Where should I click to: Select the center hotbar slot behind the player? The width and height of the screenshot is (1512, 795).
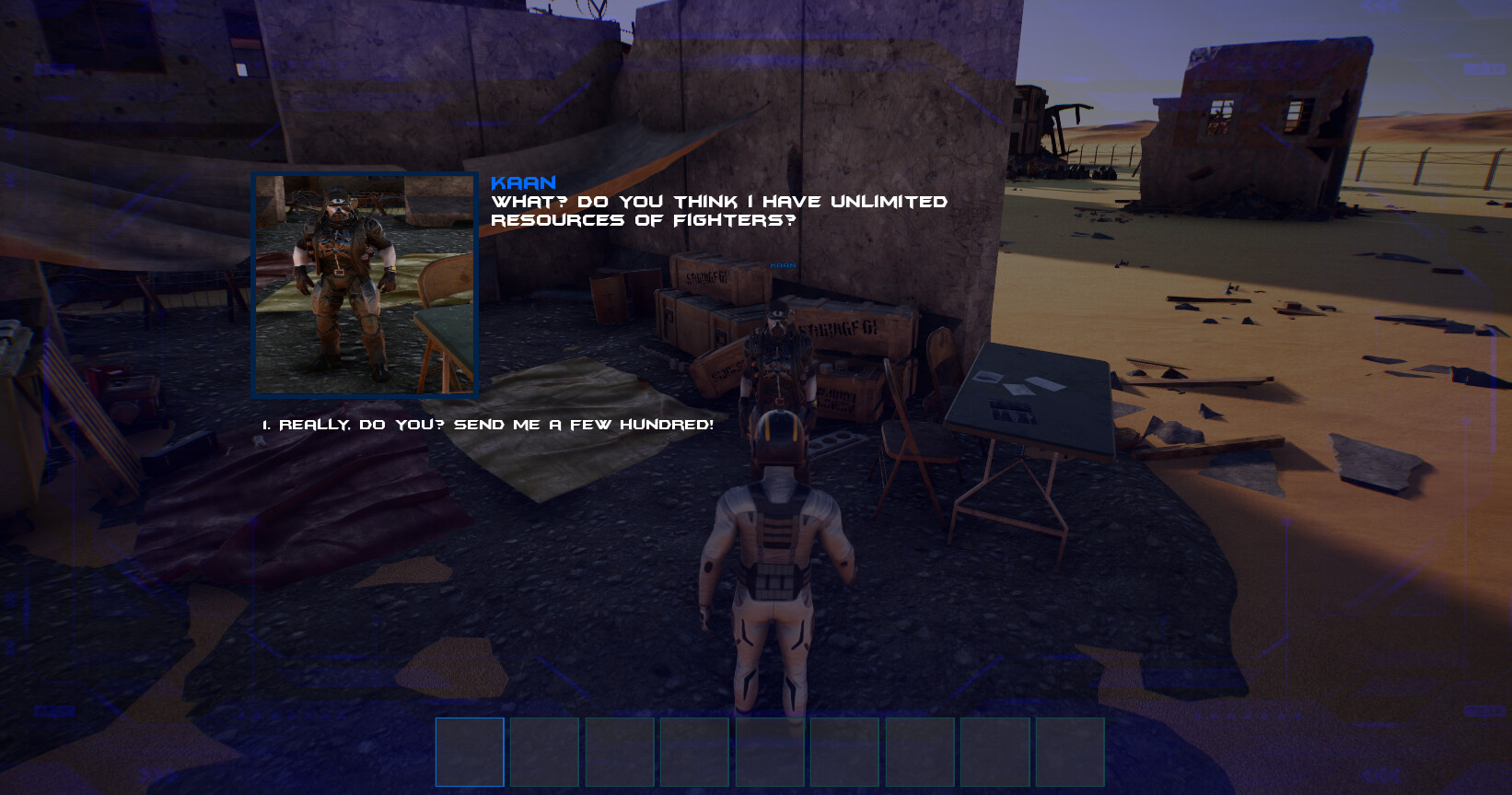click(x=771, y=752)
